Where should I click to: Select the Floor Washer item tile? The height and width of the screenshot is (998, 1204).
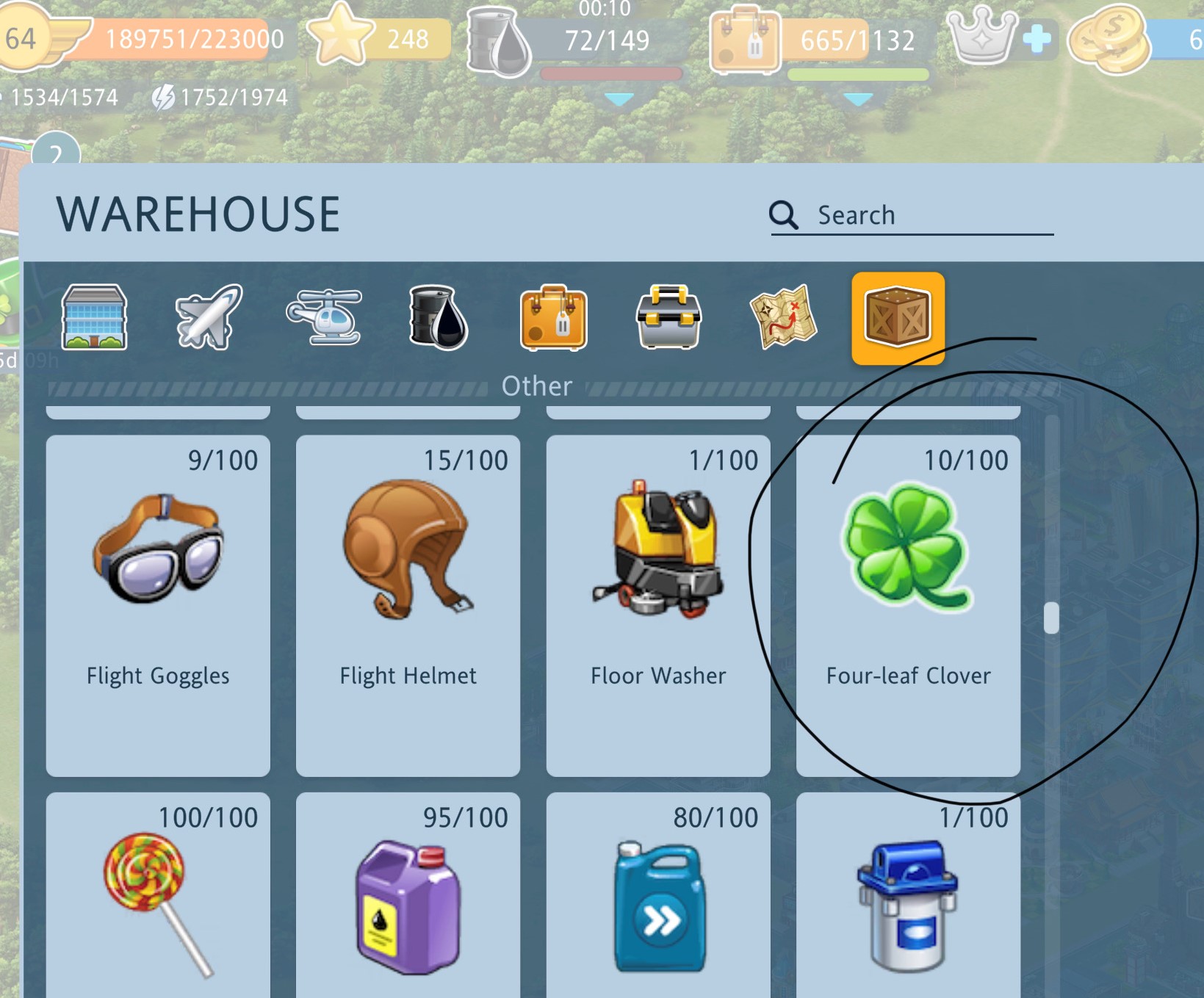click(x=658, y=605)
